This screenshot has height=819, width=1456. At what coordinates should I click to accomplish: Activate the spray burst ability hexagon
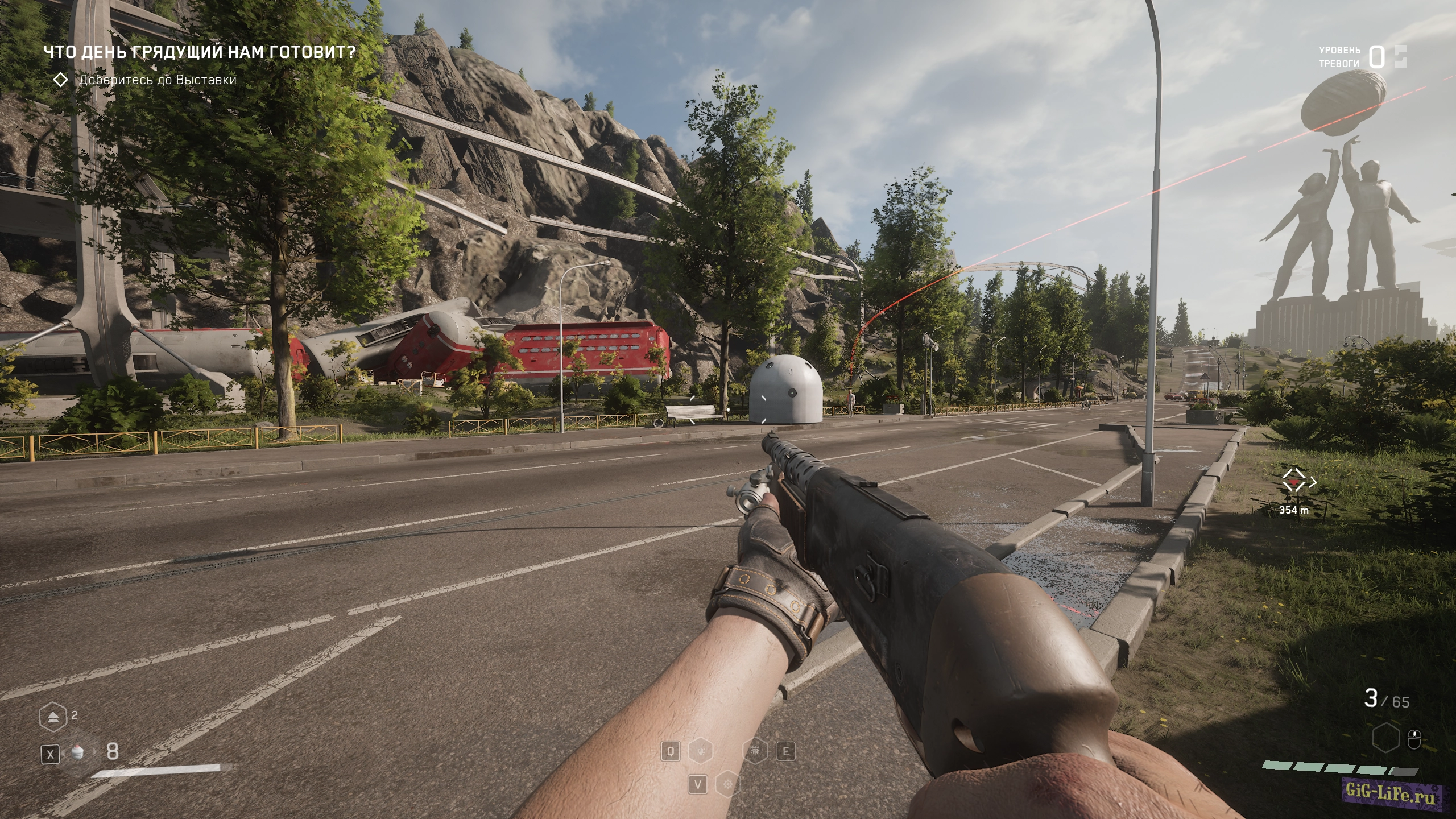coord(756,752)
